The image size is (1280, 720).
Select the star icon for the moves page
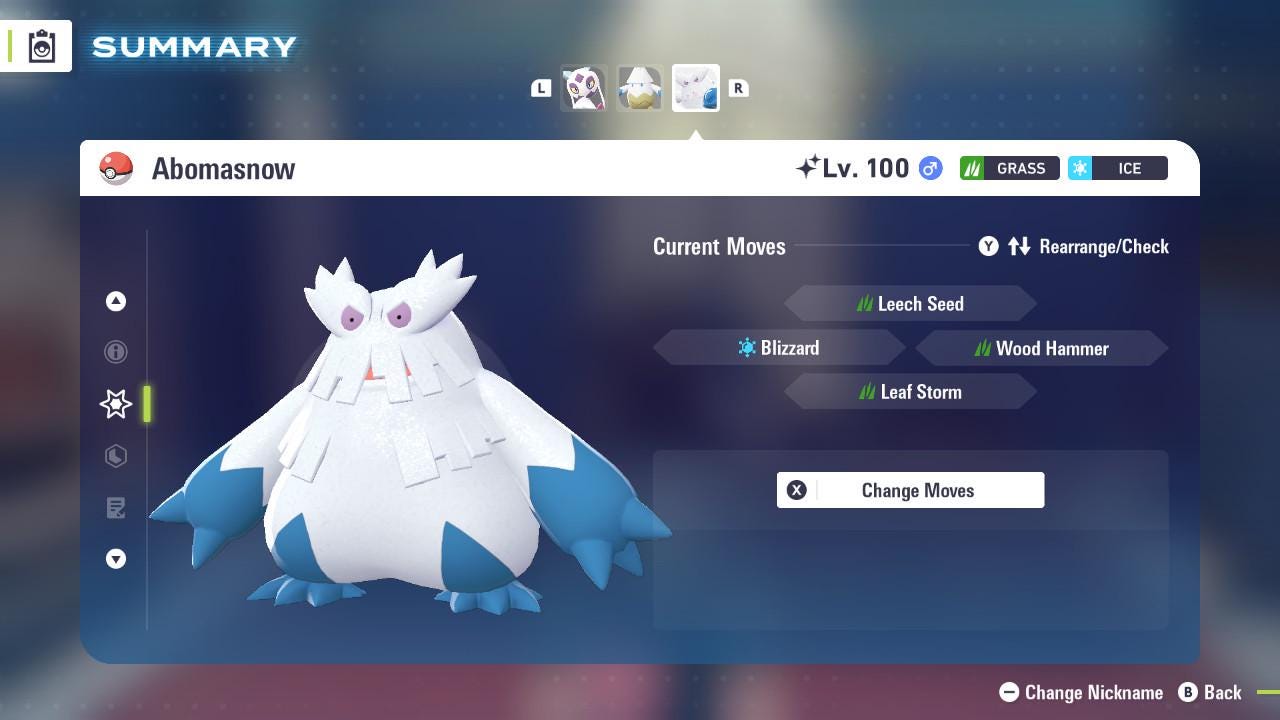[x=116, y=404]
